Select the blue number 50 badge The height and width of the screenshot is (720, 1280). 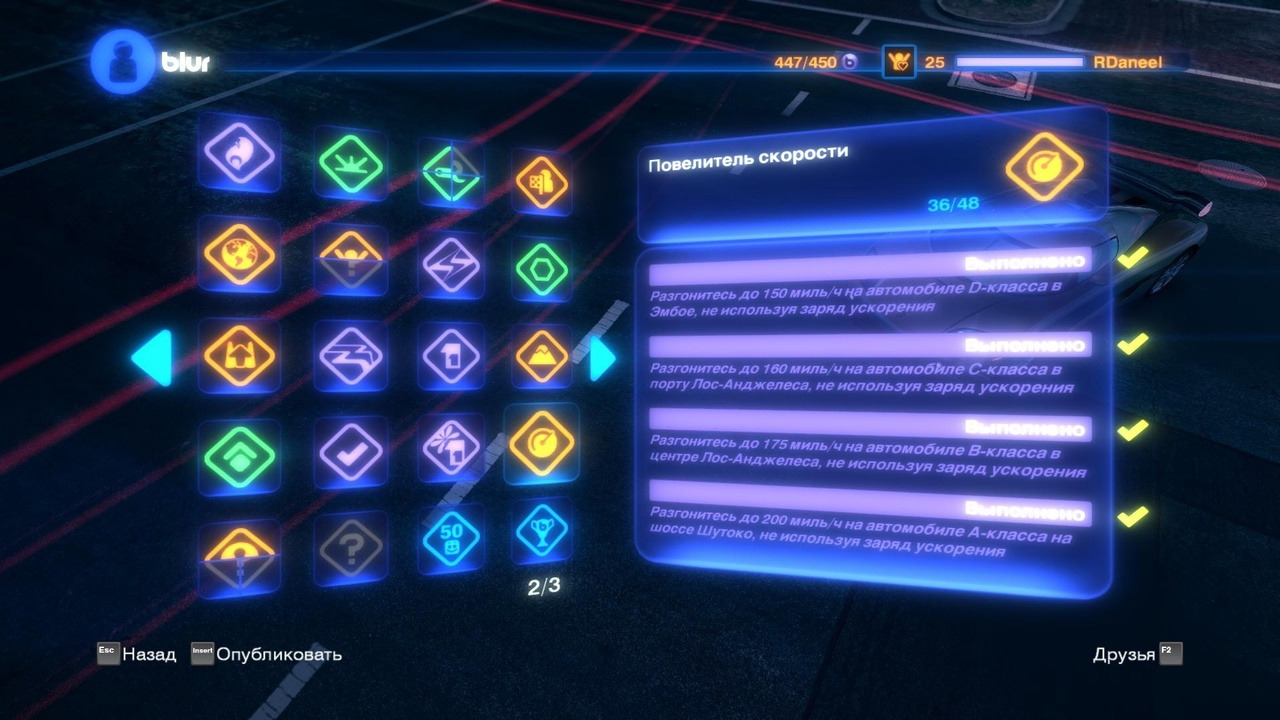(x=450, y=538)
